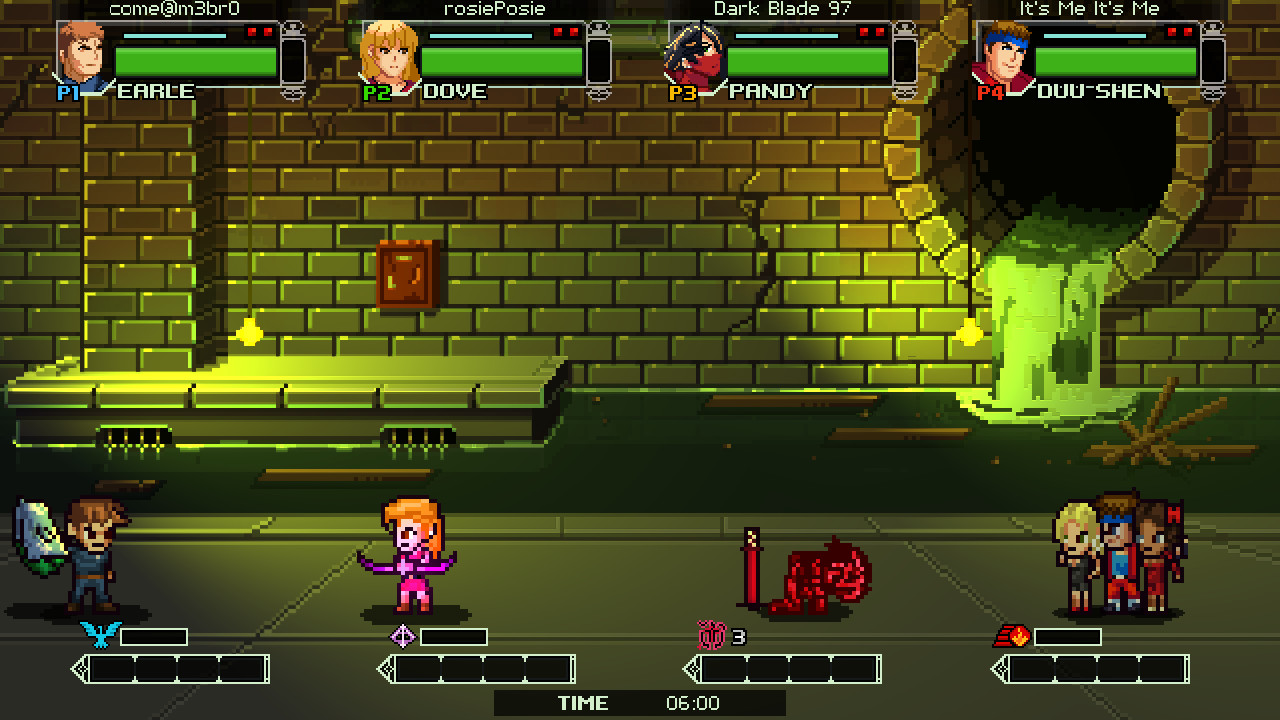Expand Earle's super meter arrow chevron
The height and width of the screenshot is (720, 1280).
[80, 669]
